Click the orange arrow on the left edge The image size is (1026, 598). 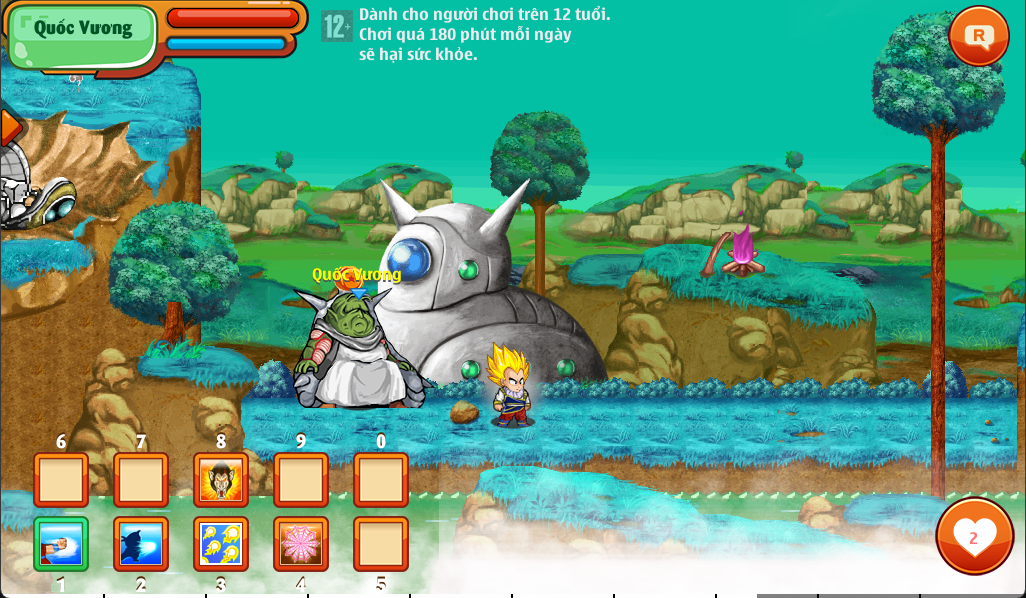click(10, 128)
